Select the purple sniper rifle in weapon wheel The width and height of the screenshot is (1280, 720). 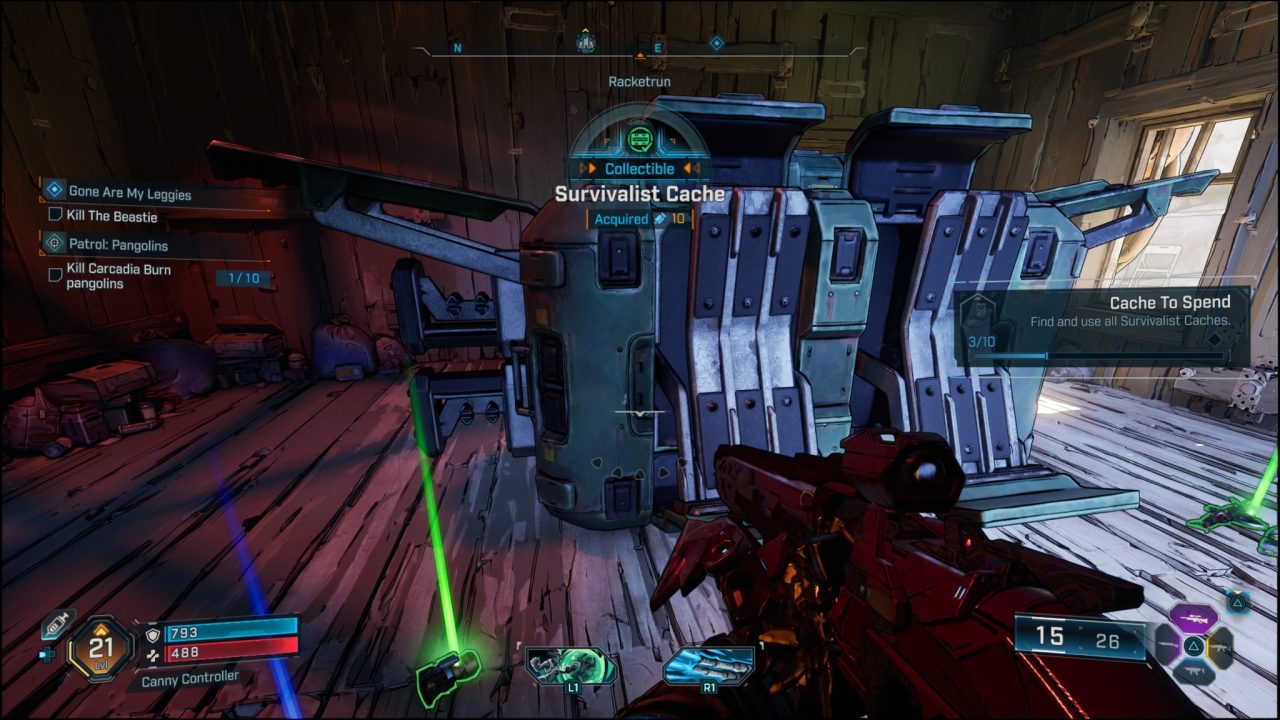[1194, 619]
